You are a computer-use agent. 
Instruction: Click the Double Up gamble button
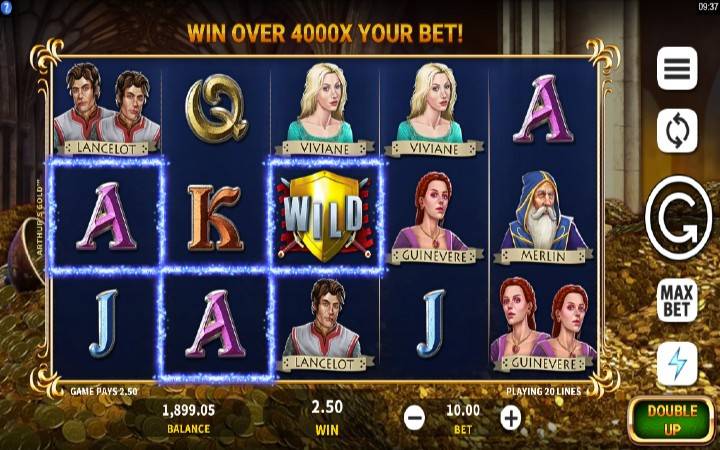click(x=672, y=419)
